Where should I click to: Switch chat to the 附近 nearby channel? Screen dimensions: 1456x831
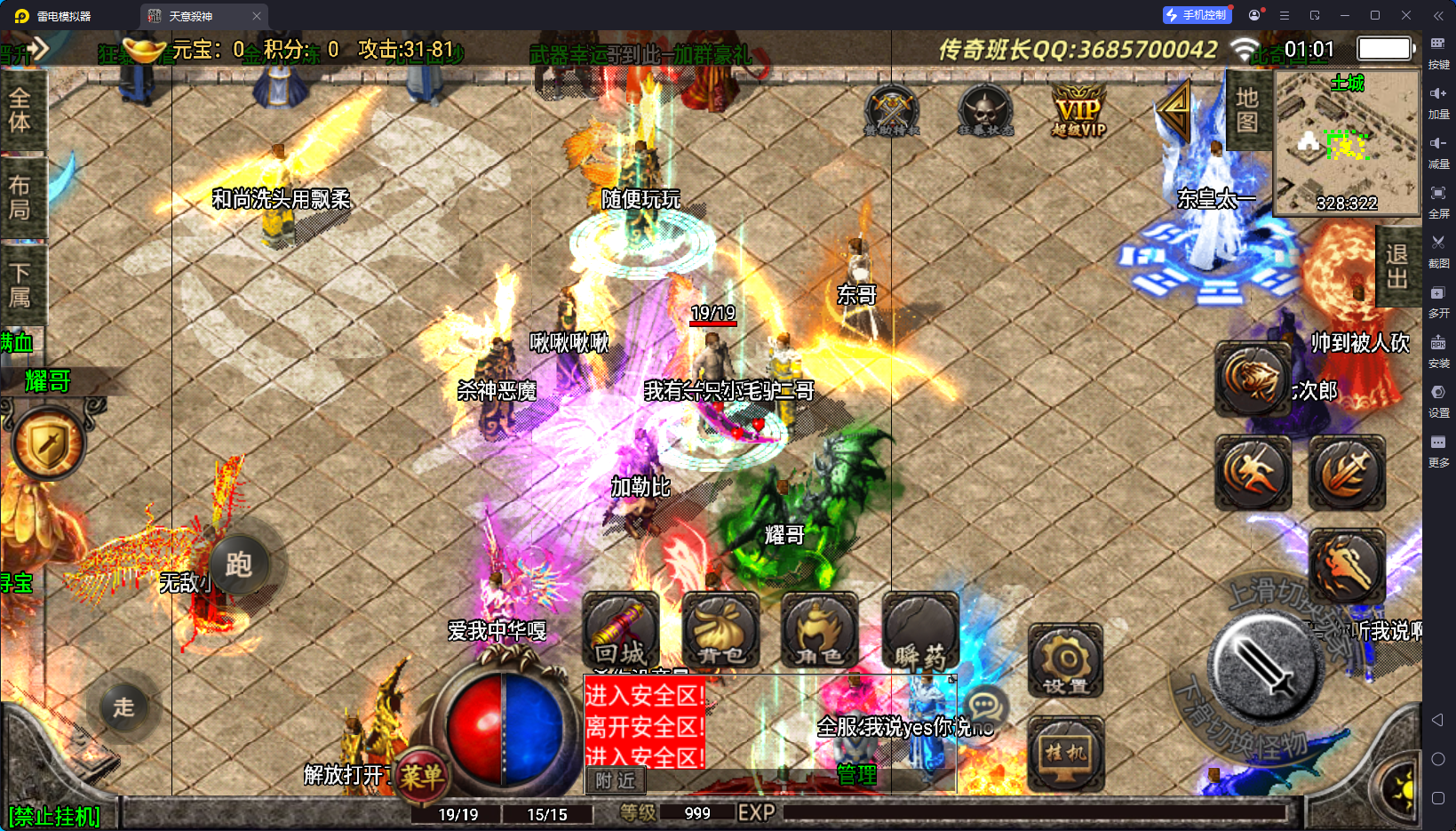coord(615,780)
